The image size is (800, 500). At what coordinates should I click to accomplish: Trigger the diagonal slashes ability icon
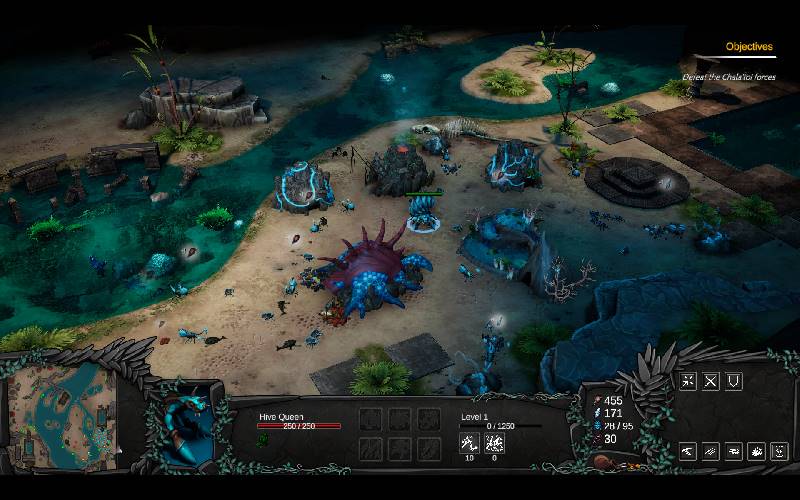pyautogui.click(x=711, y=452)
